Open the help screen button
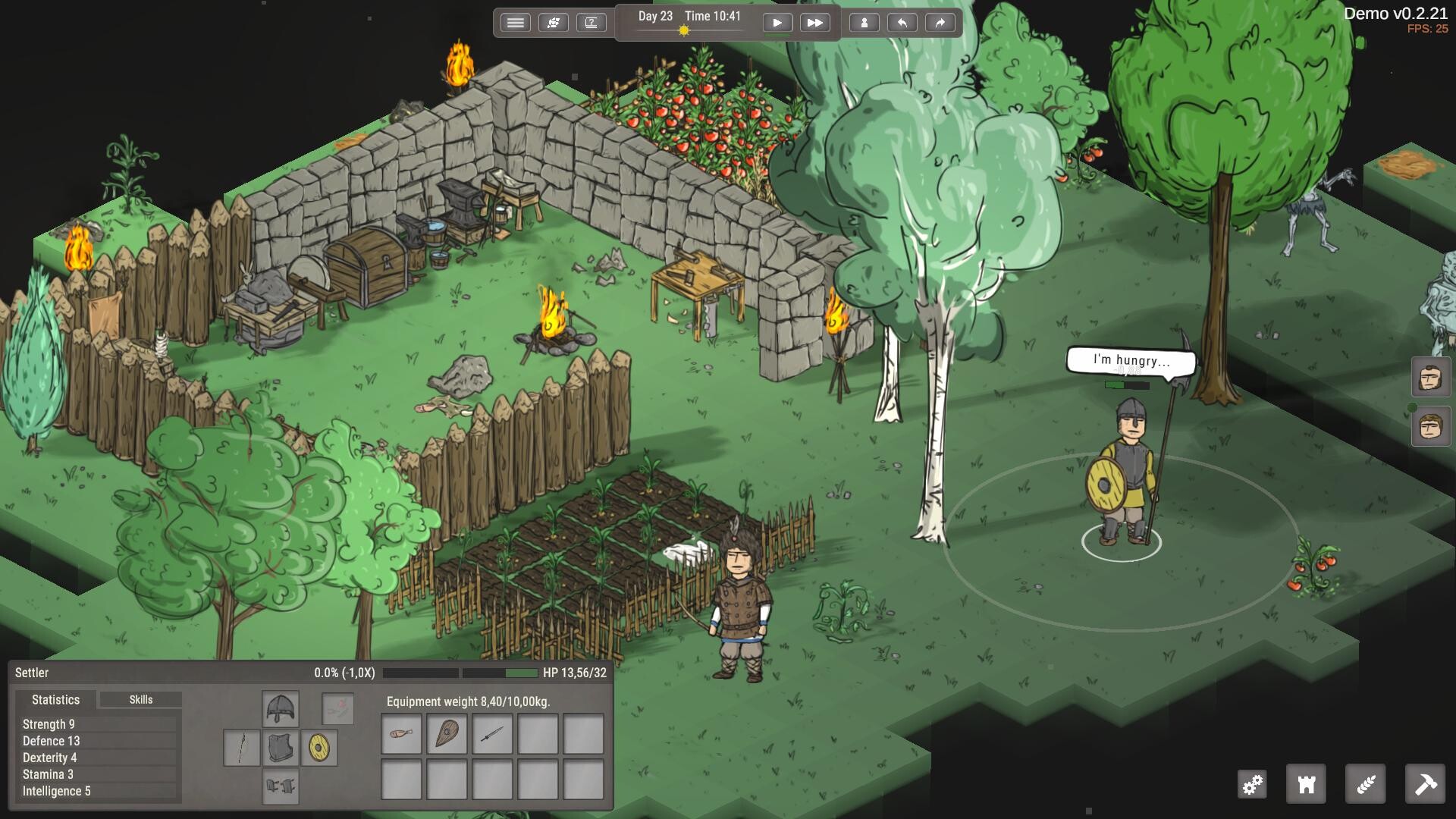The width and height of the screenshot is (1456, 819). (x=591, y=23)
